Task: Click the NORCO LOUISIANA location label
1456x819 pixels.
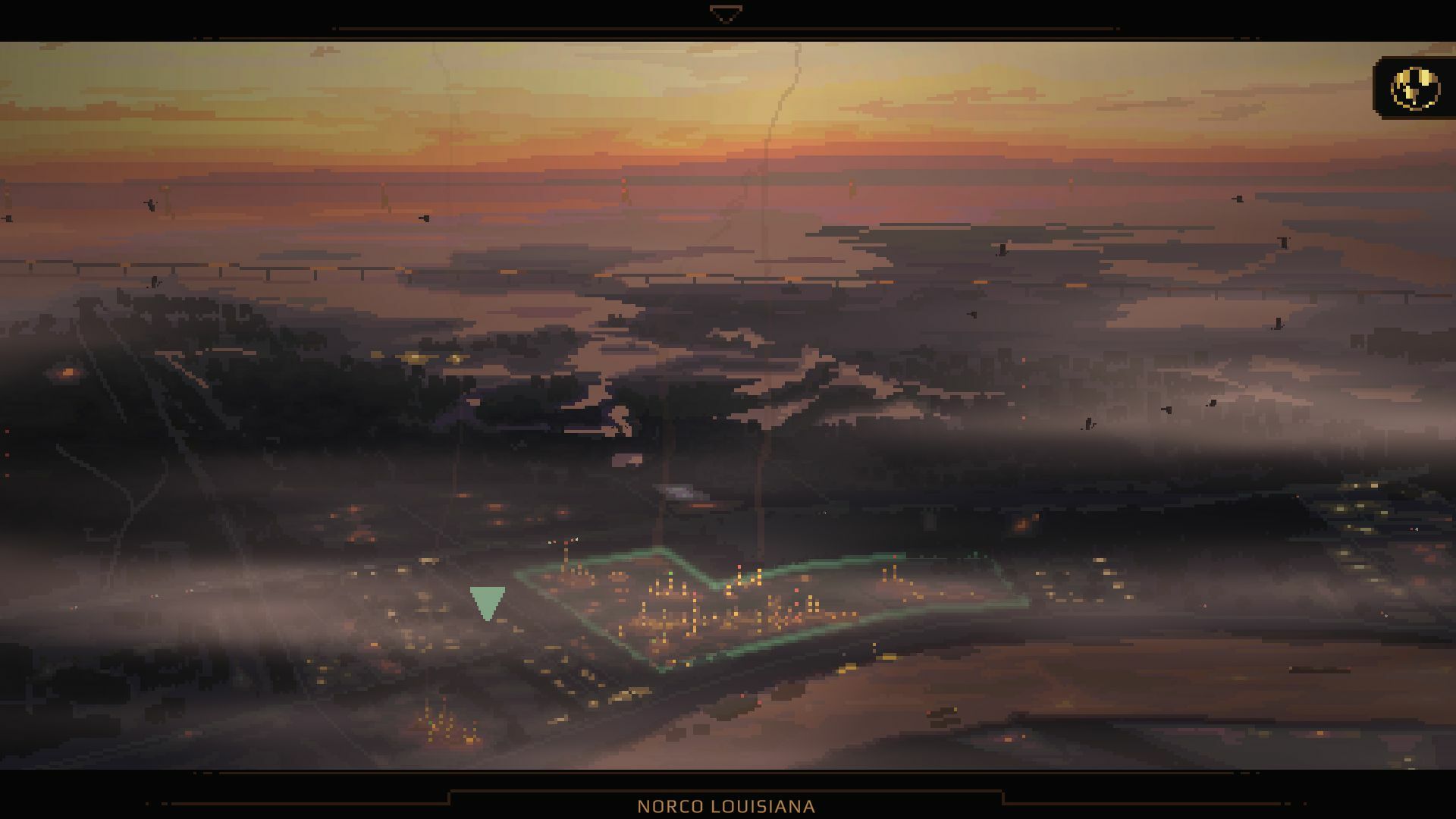Action: (727, 805)
